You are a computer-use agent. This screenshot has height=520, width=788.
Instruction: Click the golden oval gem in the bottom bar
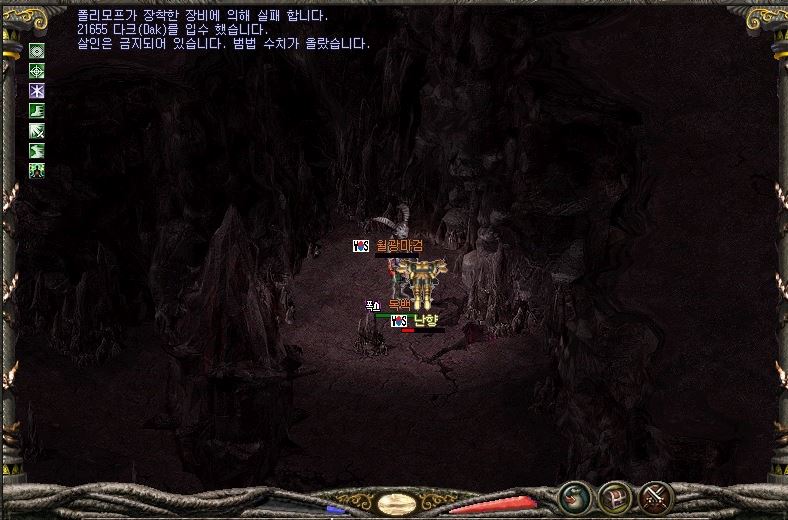tap(396, 503)
